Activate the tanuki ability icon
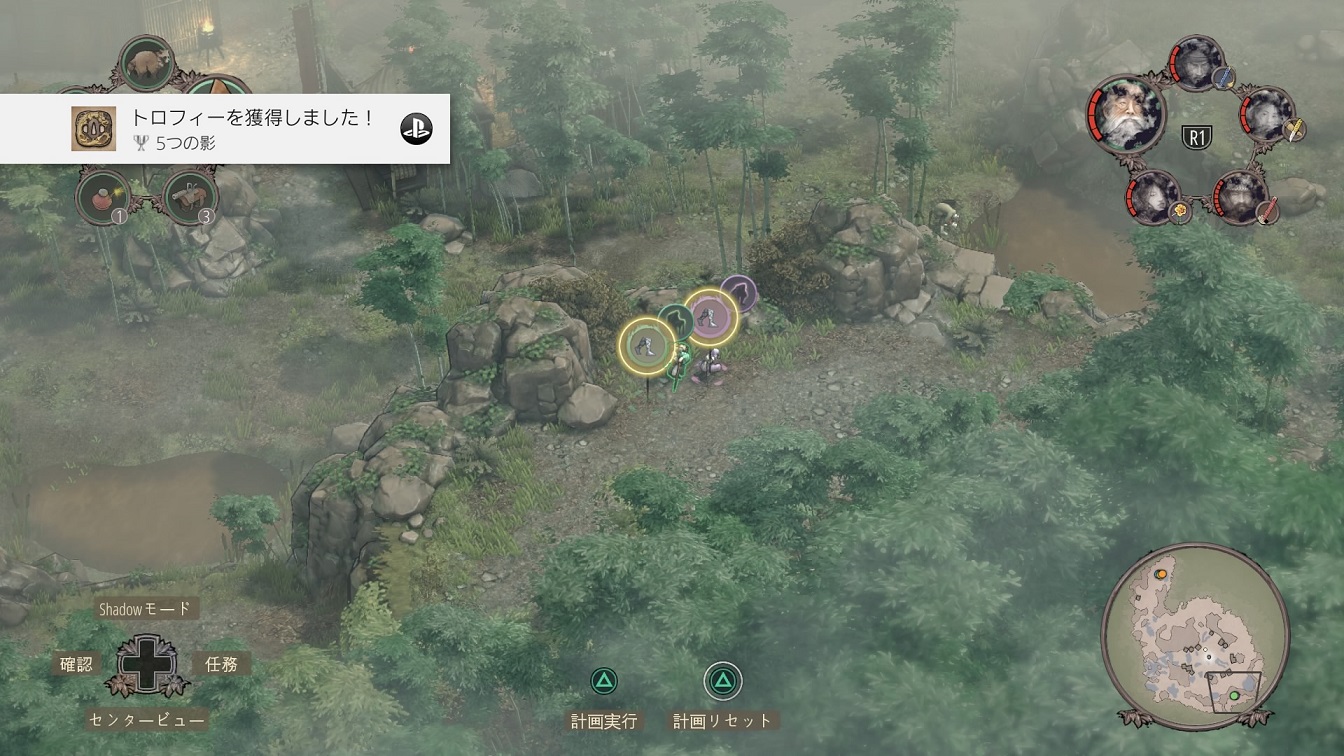This screenshot has width=1344, height=756. (148, 62)
